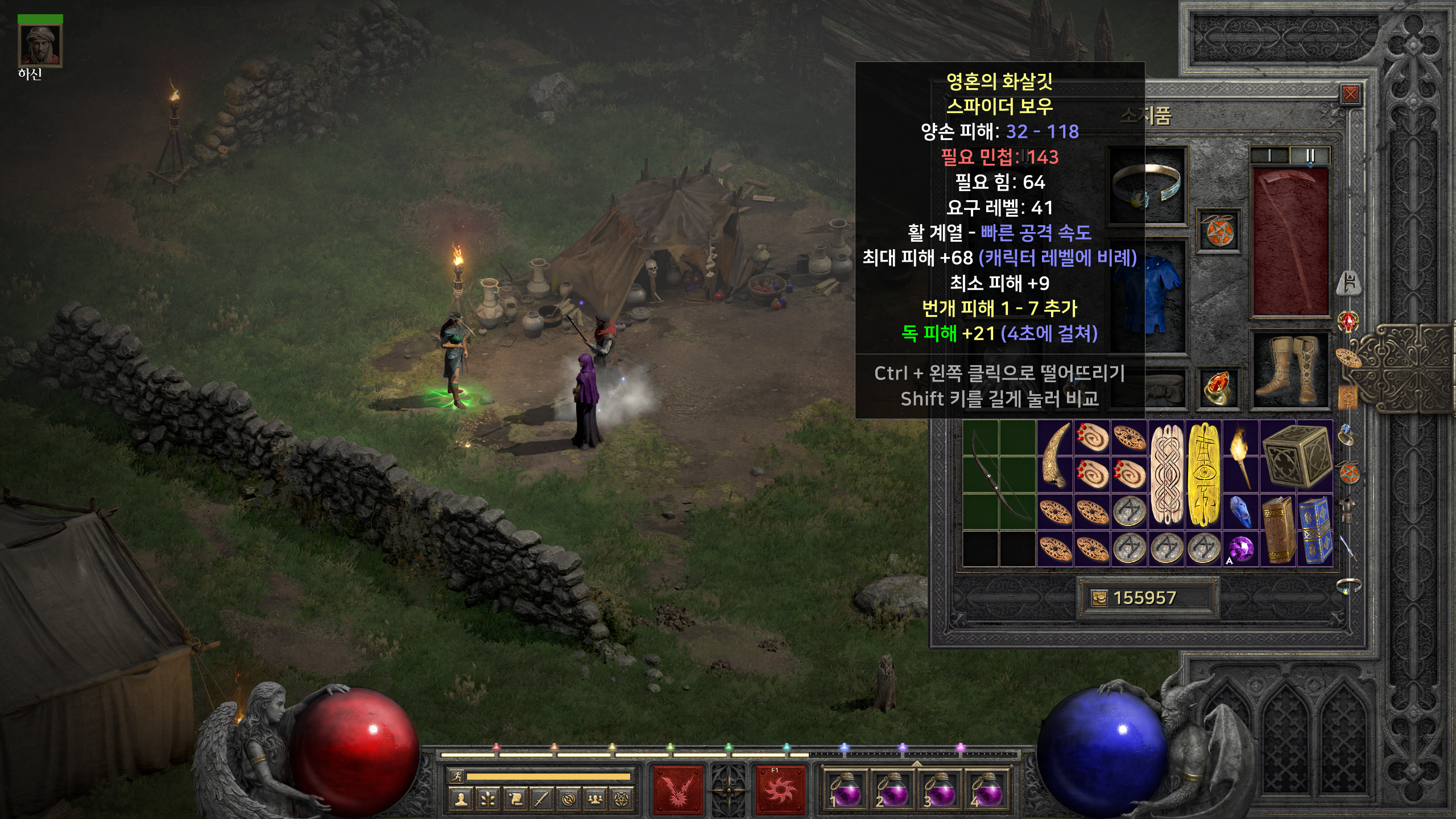Switch to weapon set II tab
This screenshot has height=819, width=1456.
point(1310,155)
